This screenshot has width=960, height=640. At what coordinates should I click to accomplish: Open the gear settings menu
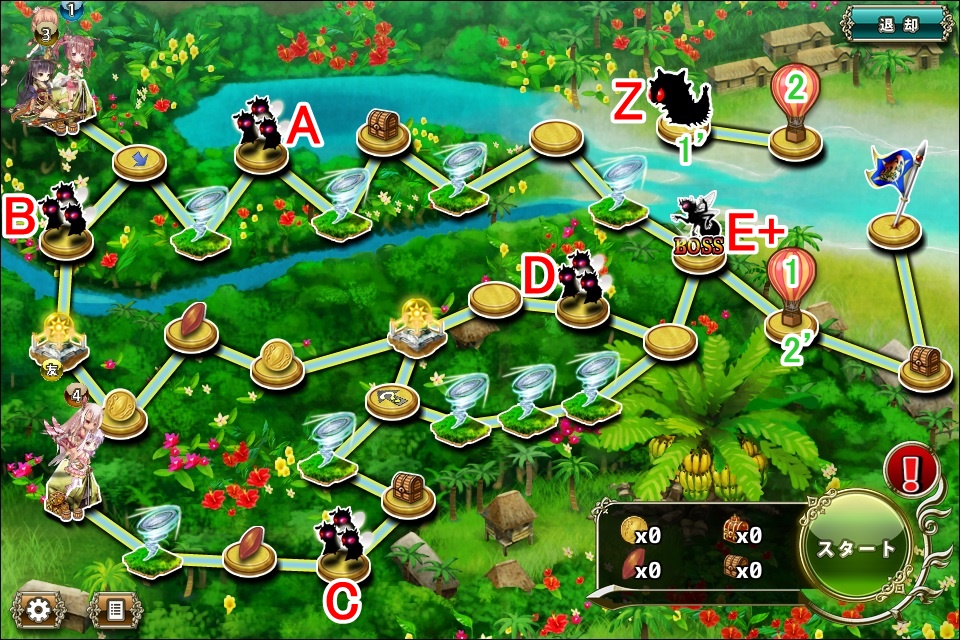tap(39, 608)
